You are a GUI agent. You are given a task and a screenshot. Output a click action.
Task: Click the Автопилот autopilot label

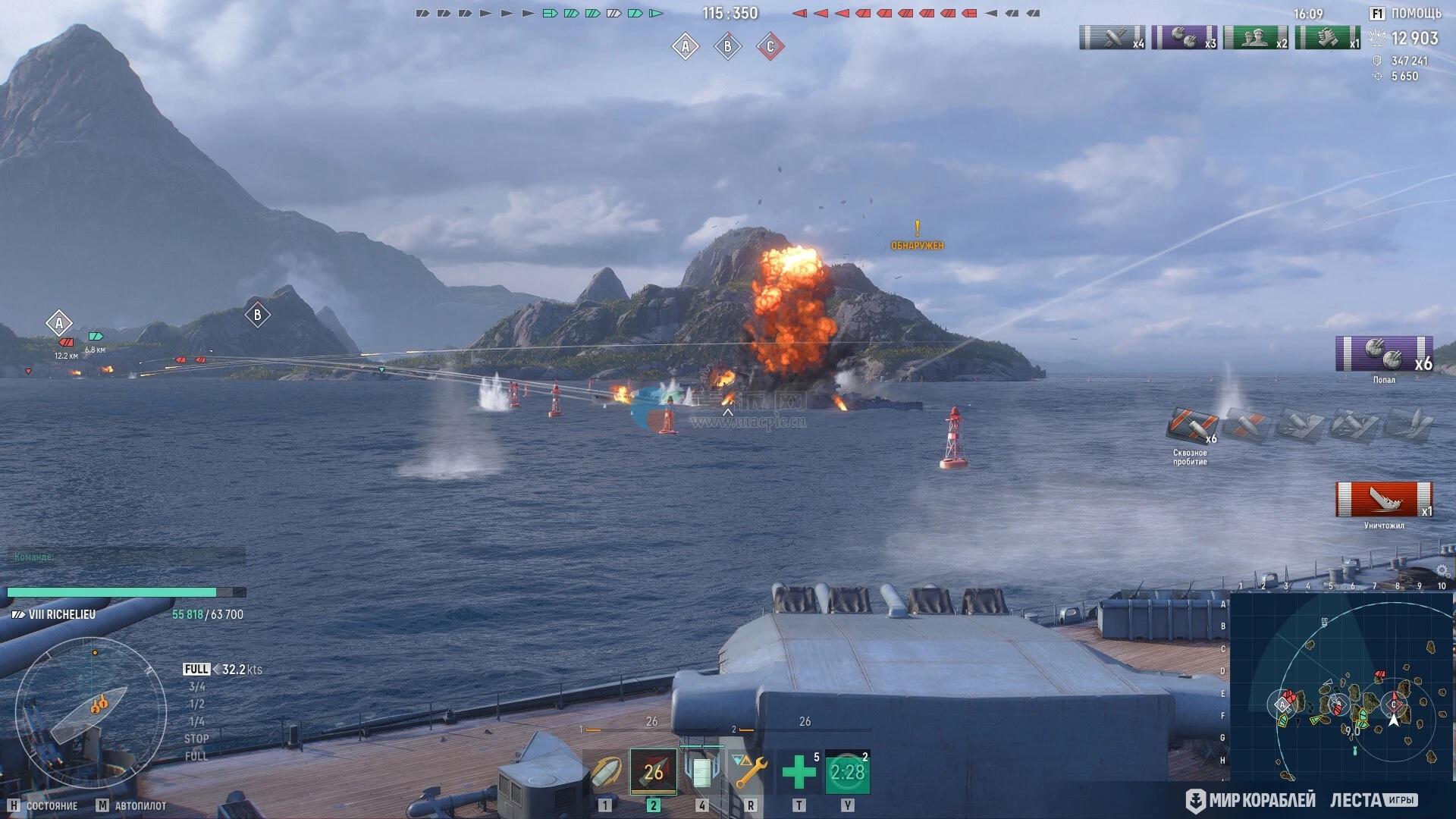click(x=140, y=805)
